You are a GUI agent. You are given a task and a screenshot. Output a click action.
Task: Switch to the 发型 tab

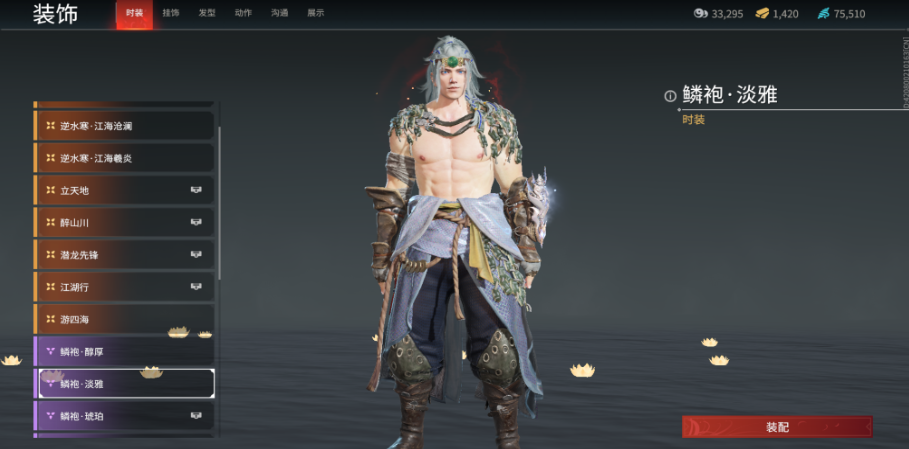[207, 13]
